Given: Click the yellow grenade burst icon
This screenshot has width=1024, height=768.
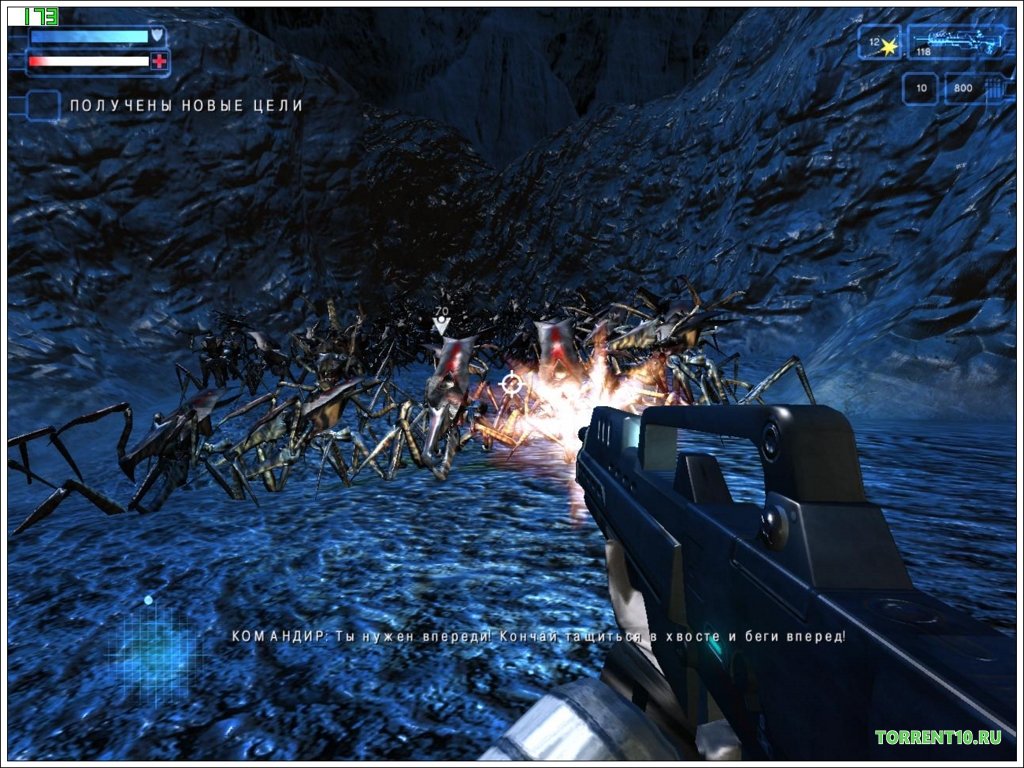Looking at the screenshot, I should click(888, 45).
